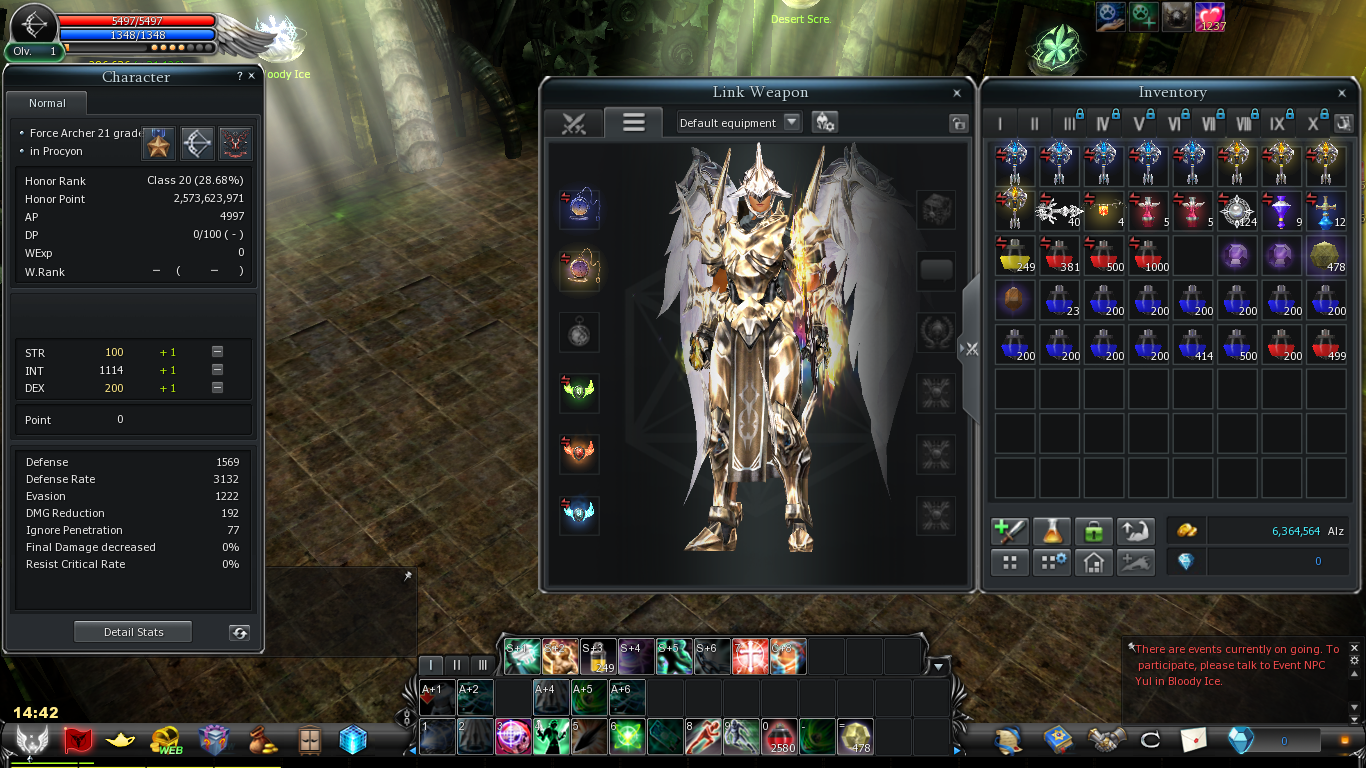
Task: Select the yellow potion stack of 249
Action: 1013,255
